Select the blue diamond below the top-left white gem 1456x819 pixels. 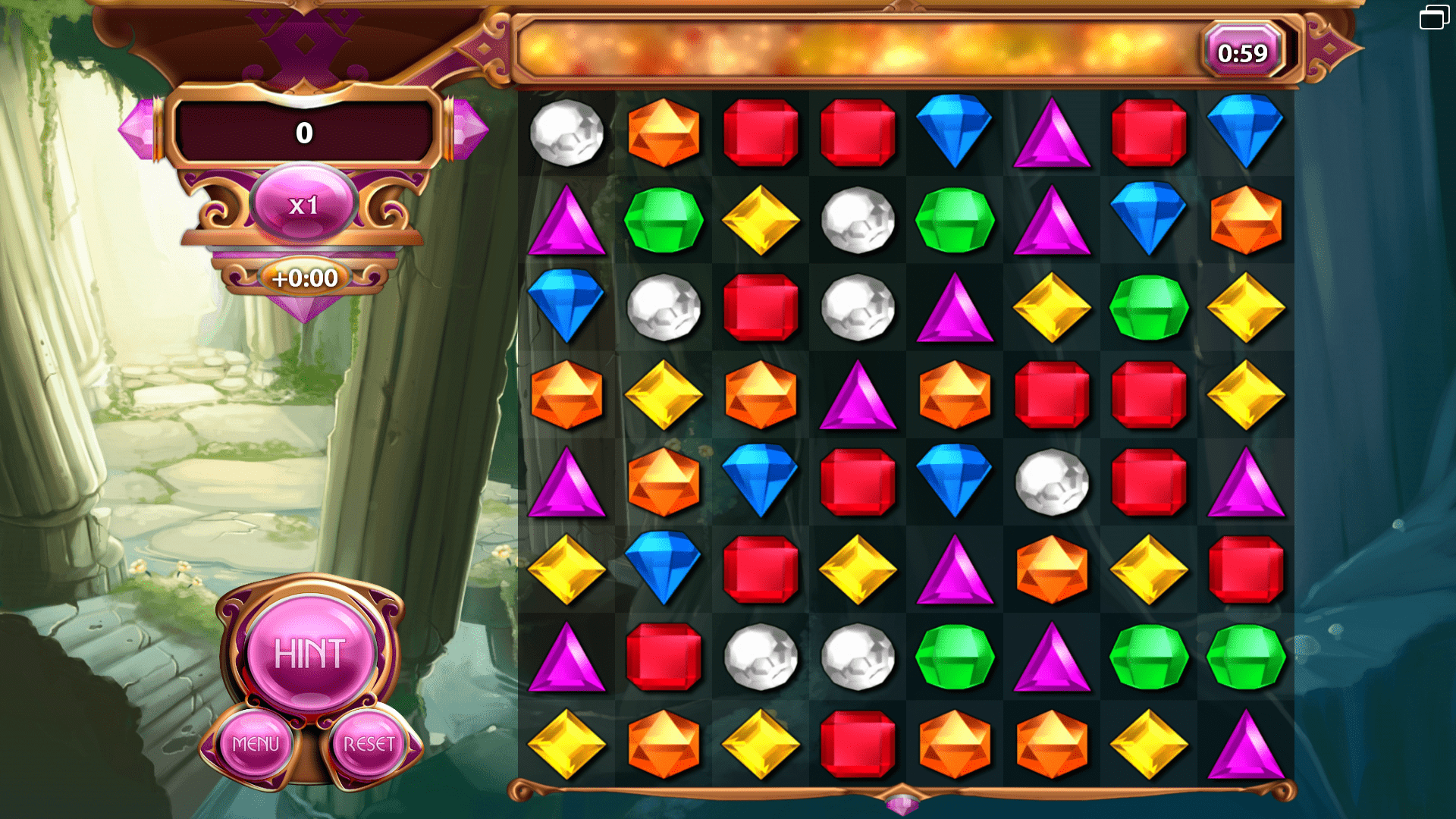[567, 307]
